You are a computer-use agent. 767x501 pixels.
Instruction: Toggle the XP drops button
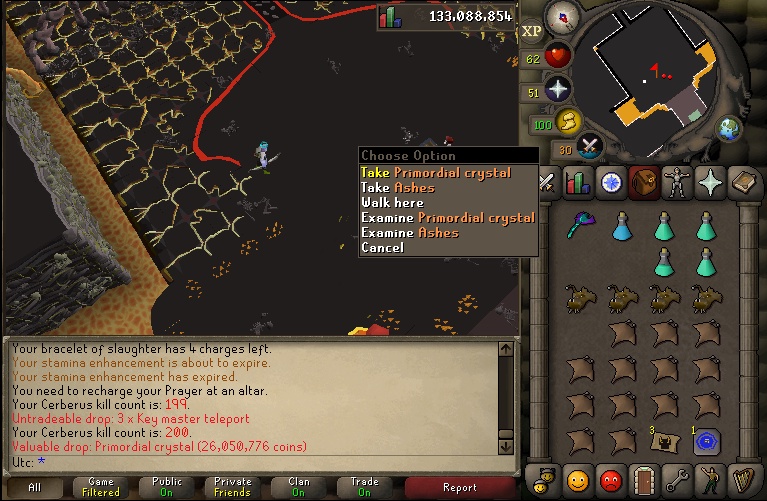click(x=531, y=30)
